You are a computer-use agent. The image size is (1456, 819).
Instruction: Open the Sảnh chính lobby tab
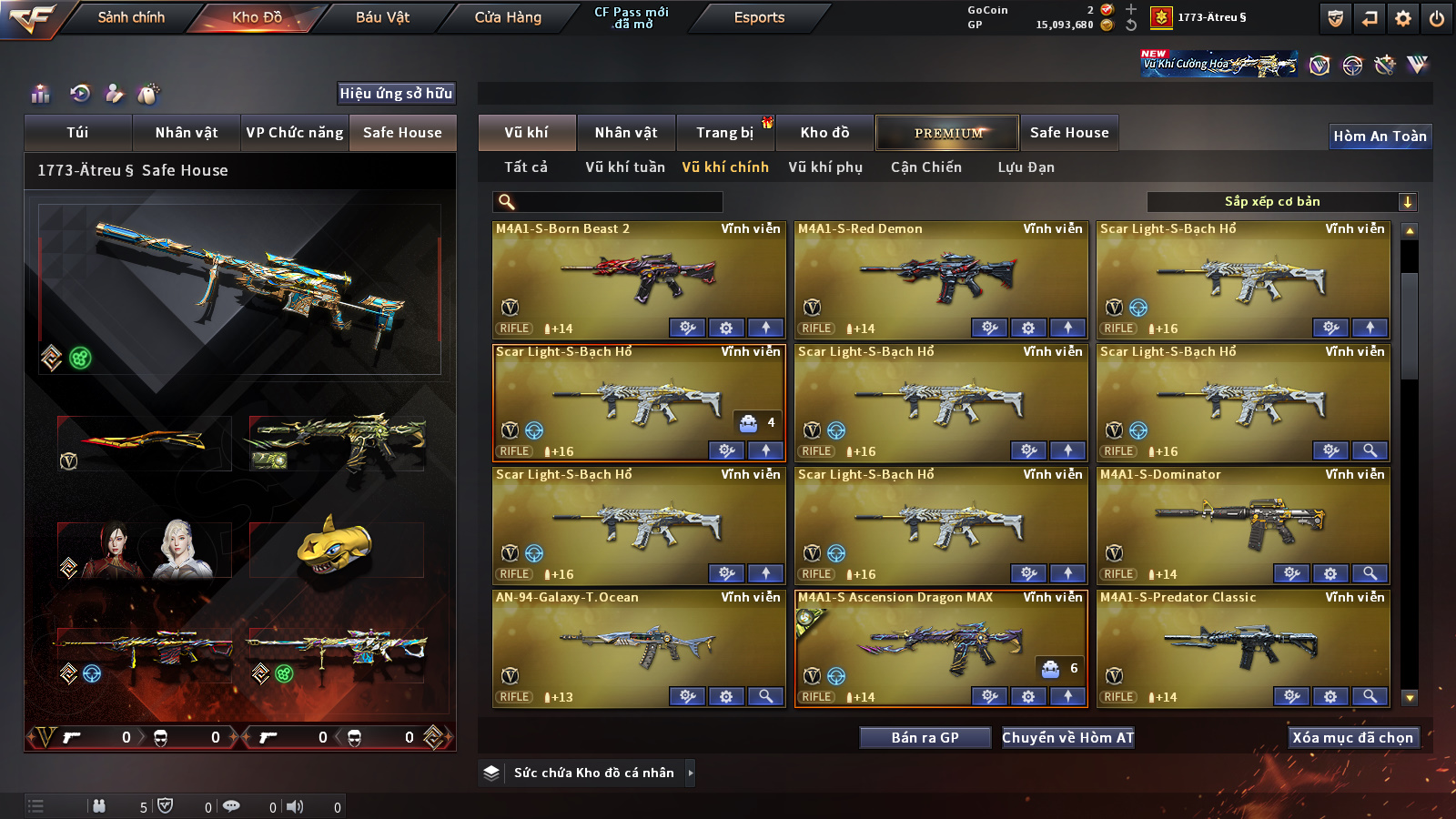click(131, 17)
